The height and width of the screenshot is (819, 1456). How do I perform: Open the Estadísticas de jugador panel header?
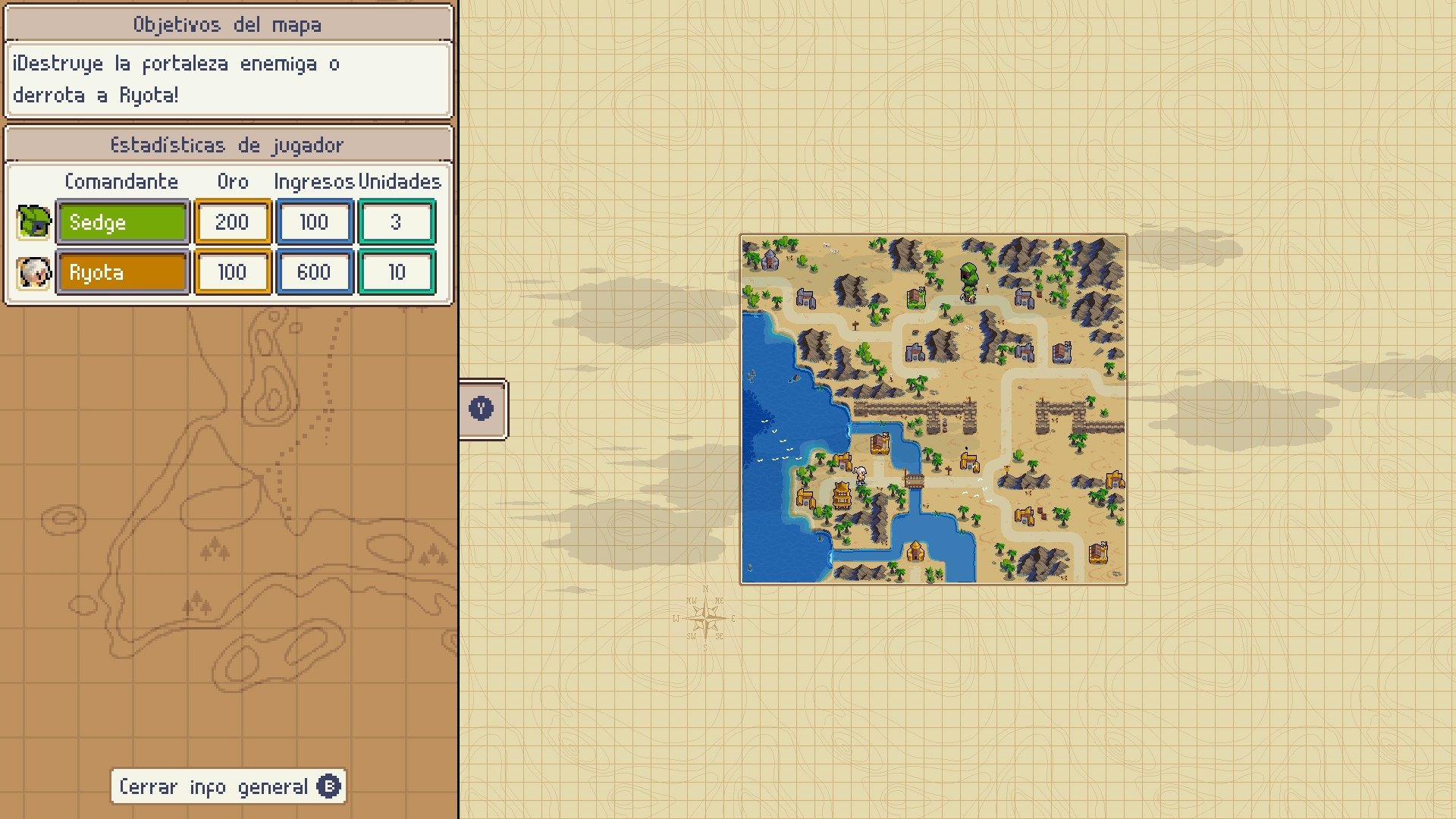coord(227,144)
